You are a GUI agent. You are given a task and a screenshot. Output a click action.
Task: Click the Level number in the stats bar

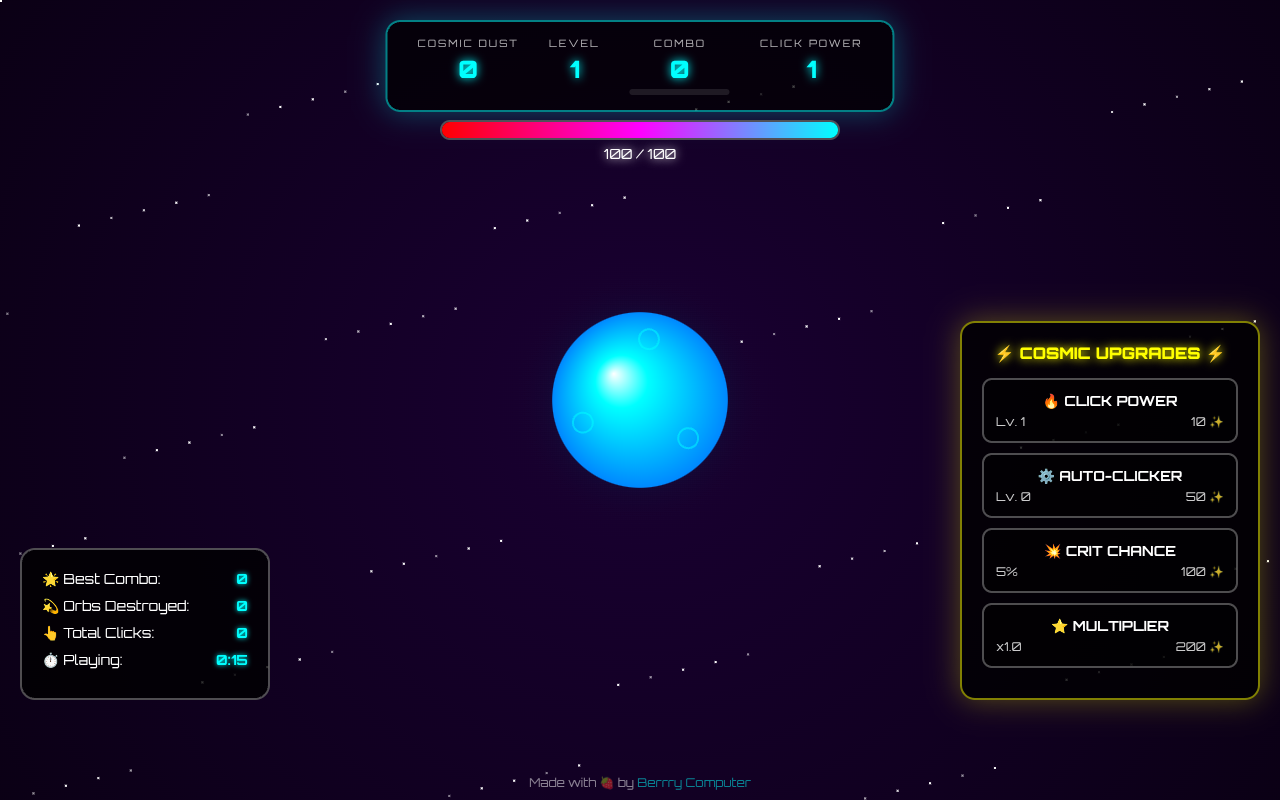click(x=574, y=69)
